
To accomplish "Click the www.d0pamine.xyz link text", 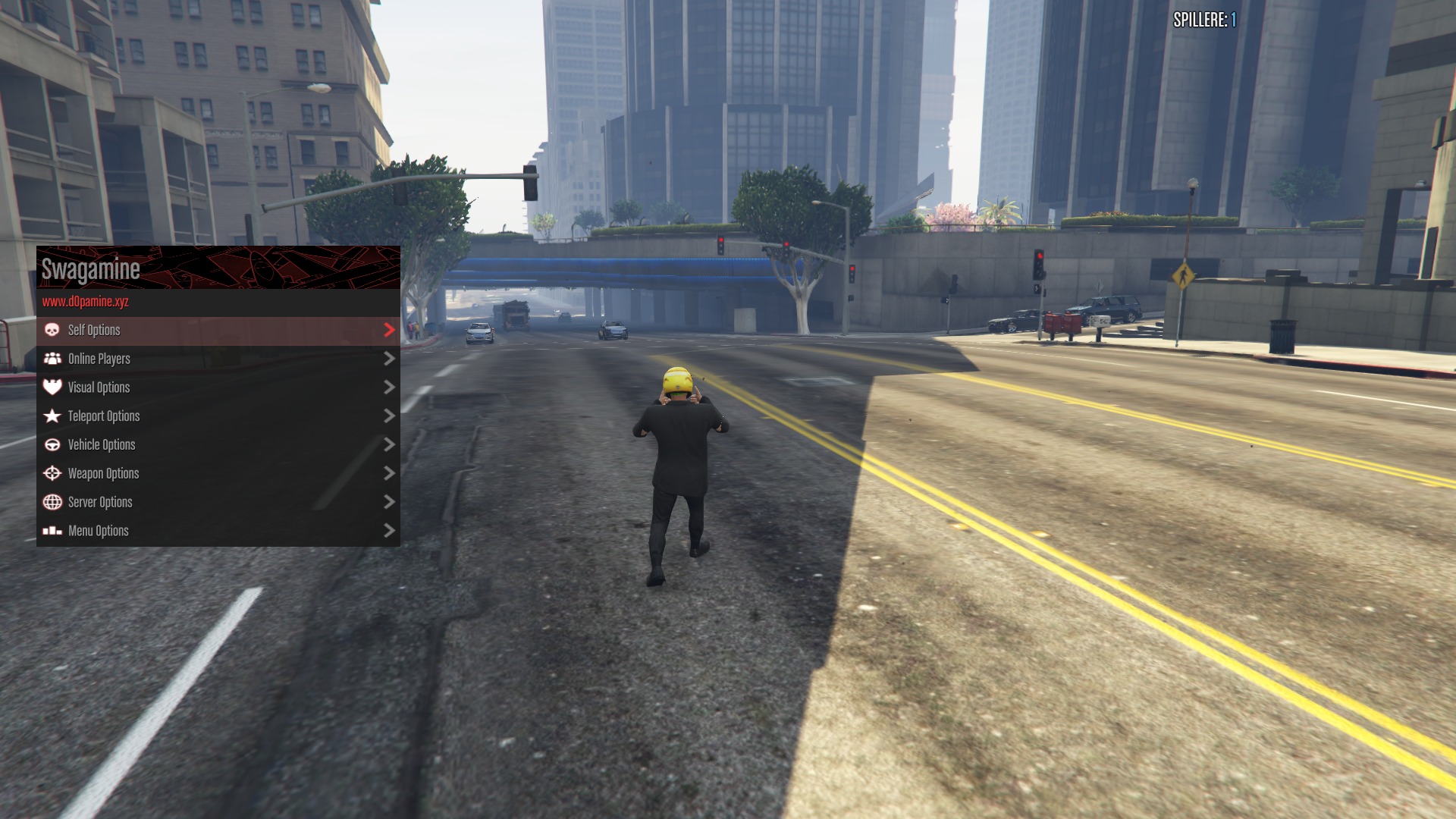I will click(86, 302).
